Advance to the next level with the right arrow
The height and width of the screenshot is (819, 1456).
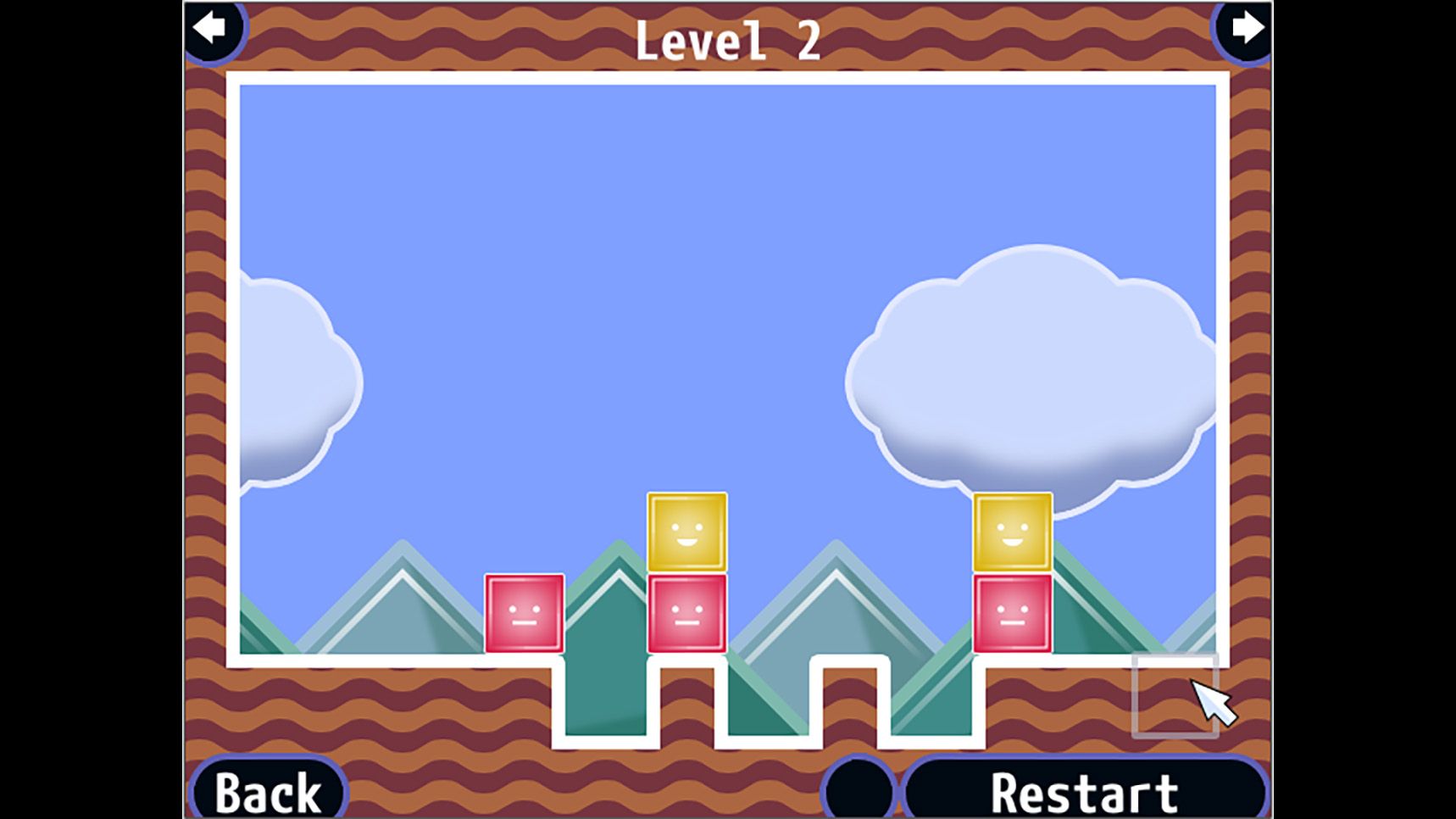click(x=1246, y=29)
